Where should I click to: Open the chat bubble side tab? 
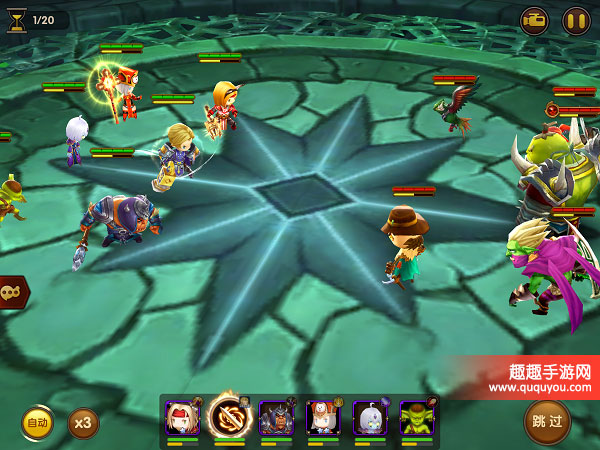click(13, 292)
